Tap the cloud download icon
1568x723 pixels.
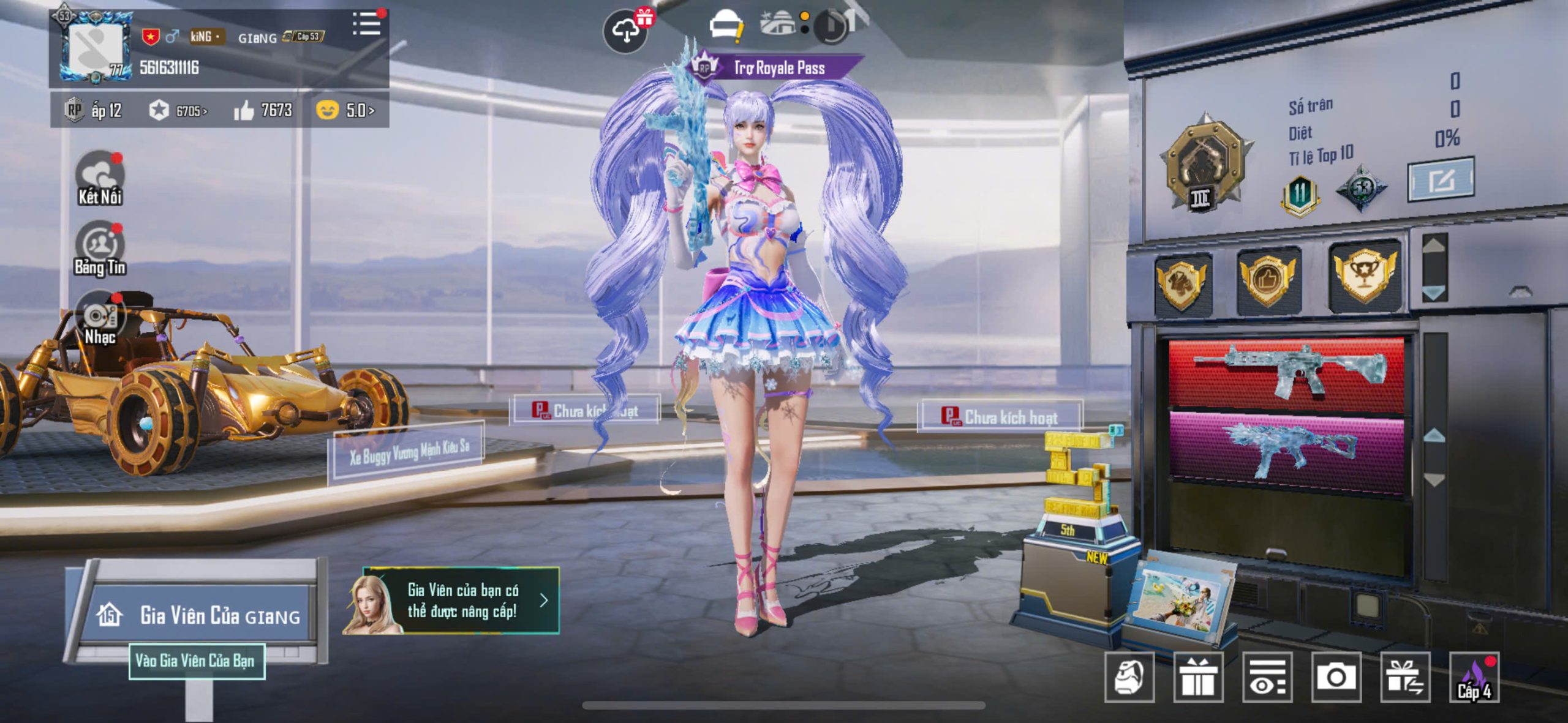pyautogui.click(x=625, y=31)
